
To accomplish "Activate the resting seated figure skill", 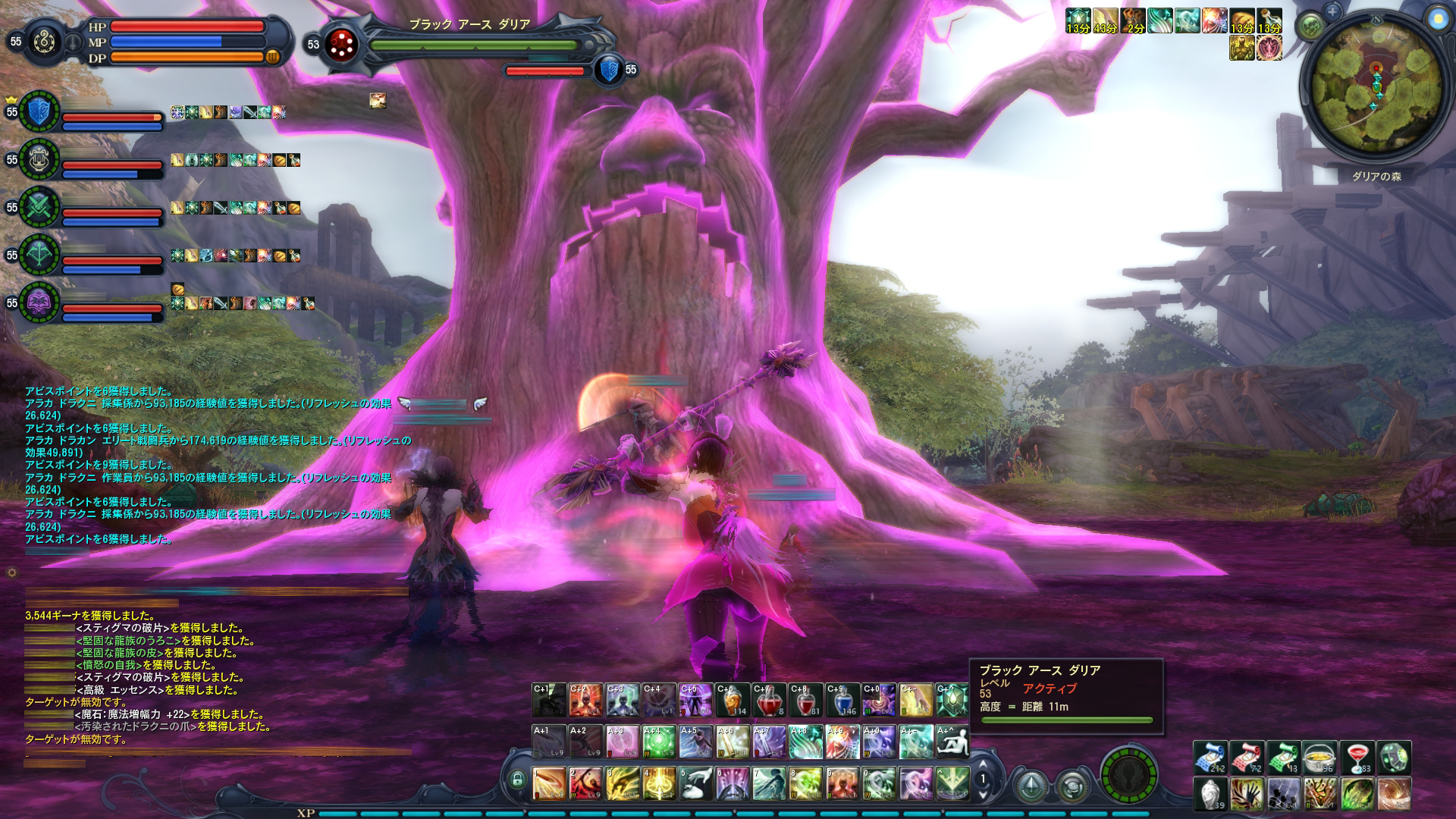I will [x=952, y=741].
